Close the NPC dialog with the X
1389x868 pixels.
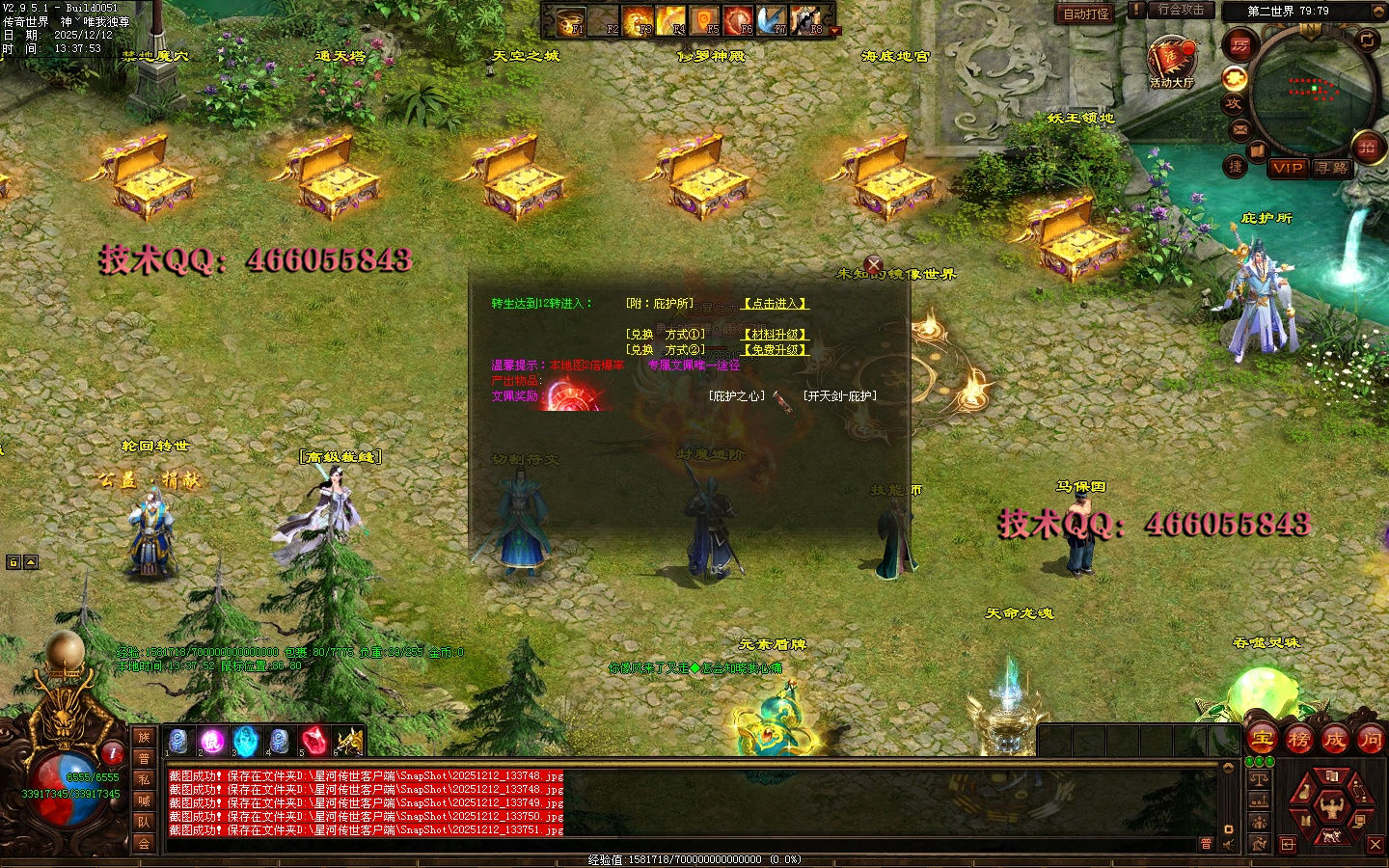(874, 264)
